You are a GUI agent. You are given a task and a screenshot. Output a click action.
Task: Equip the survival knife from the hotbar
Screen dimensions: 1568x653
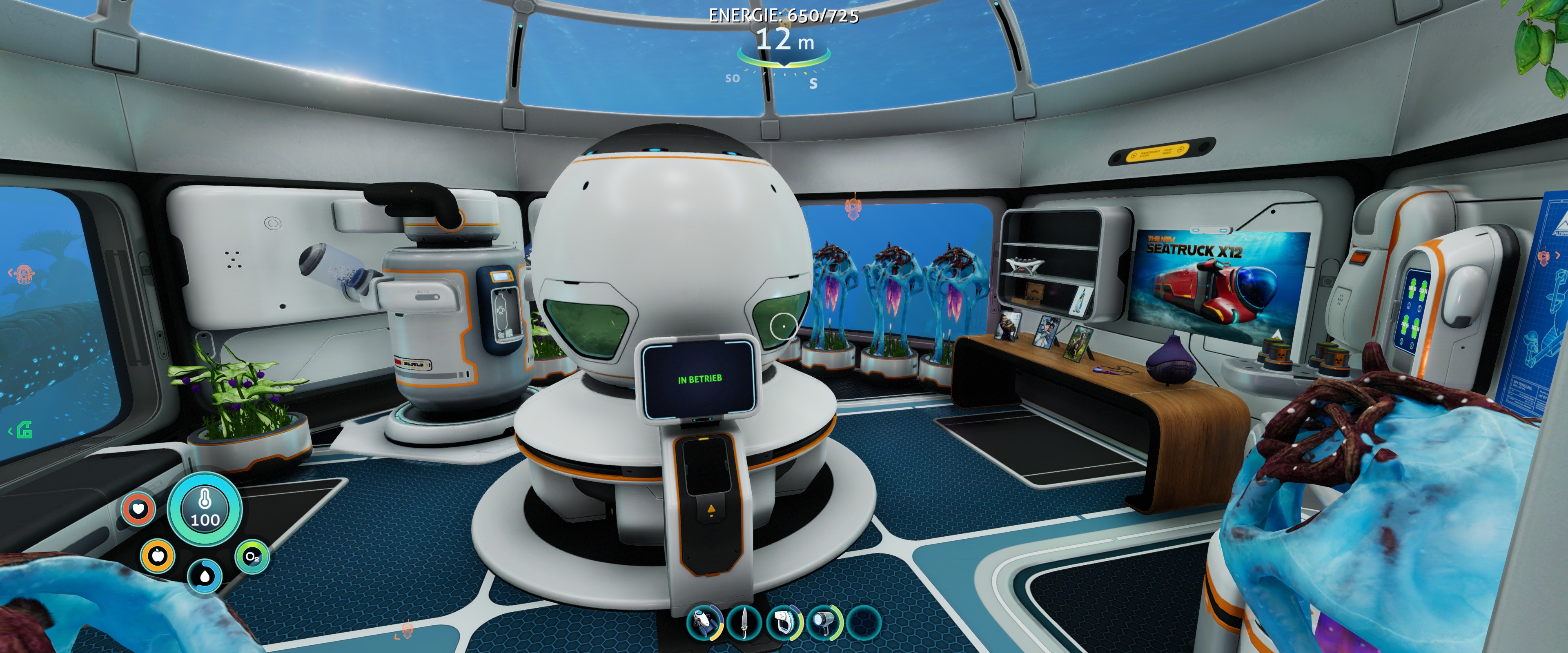point(744,622)
